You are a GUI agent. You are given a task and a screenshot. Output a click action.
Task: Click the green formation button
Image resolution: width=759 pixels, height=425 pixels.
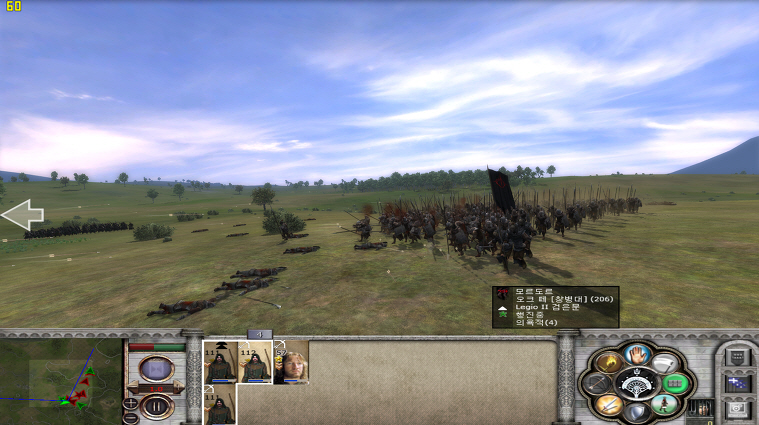(x=676, y=384)
